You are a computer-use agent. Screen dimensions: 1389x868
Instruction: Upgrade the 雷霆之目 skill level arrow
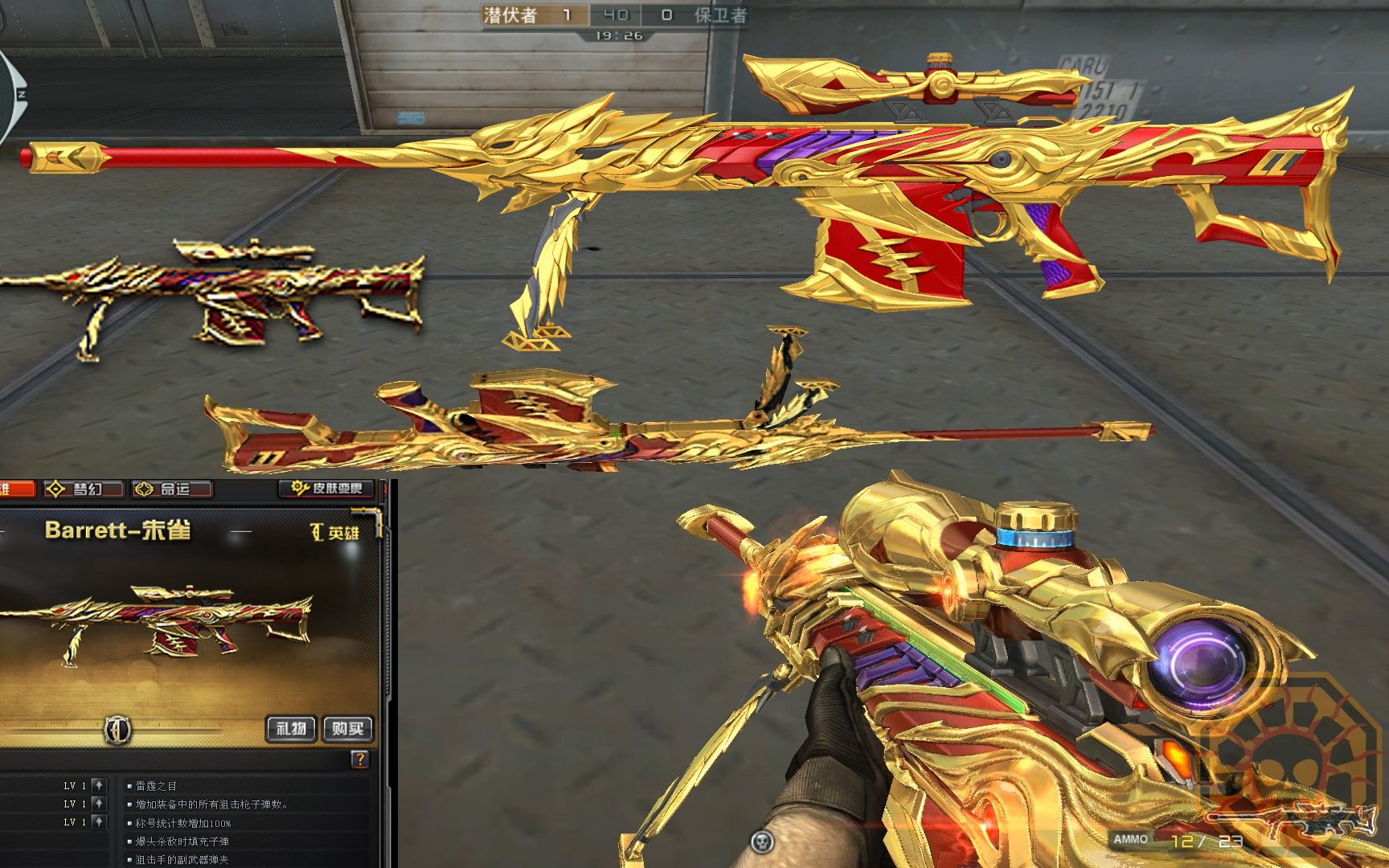pos(98,785)
